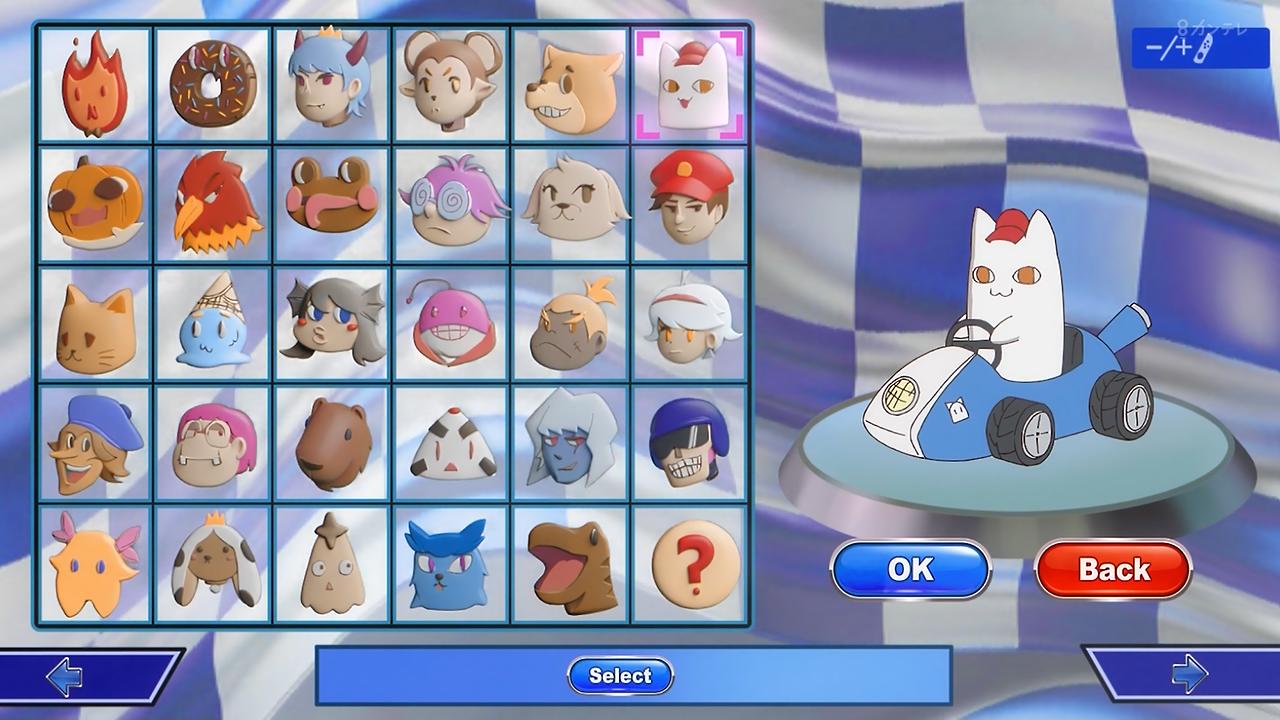Image resolution: width=1280 pixels, height=720 pixels.
Task: Pick the character with the red cap
Action: point(688,204)
